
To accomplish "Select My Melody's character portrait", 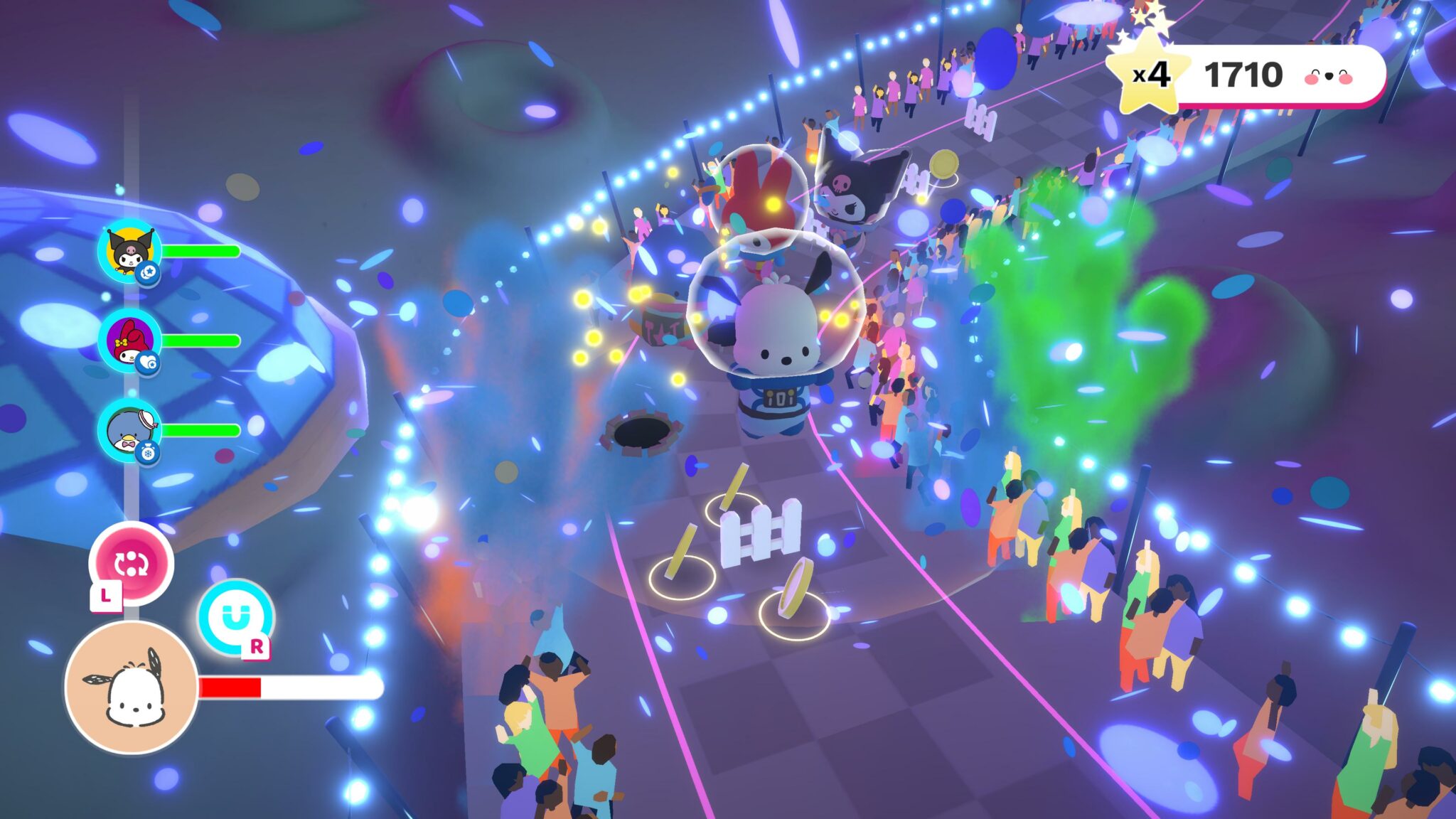I will pos(129,340).
